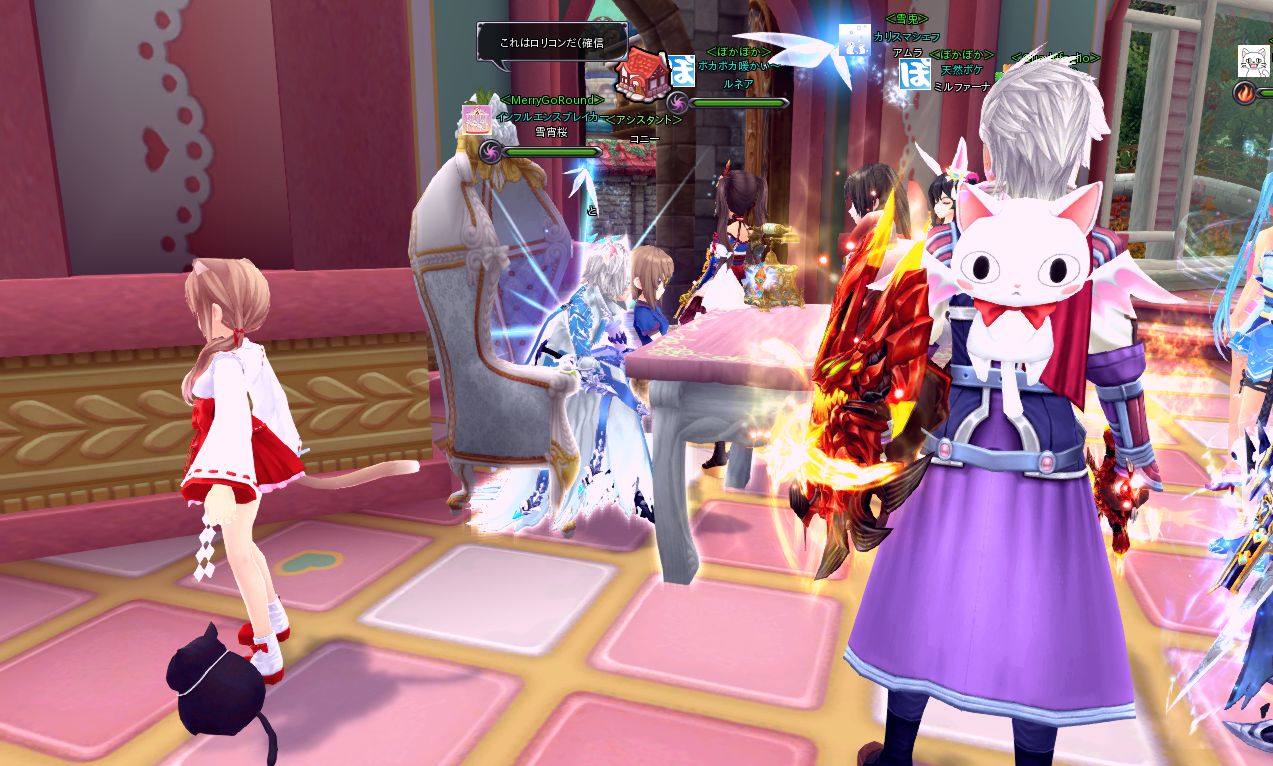The image size is (1273, 766).
Task: Select the white cat guild emblem
Action: point(1254,60)
